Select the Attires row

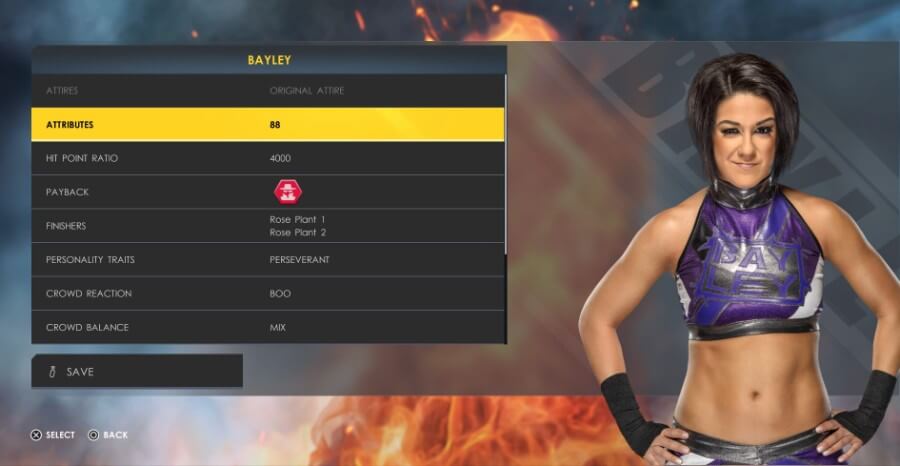(268, 91)
